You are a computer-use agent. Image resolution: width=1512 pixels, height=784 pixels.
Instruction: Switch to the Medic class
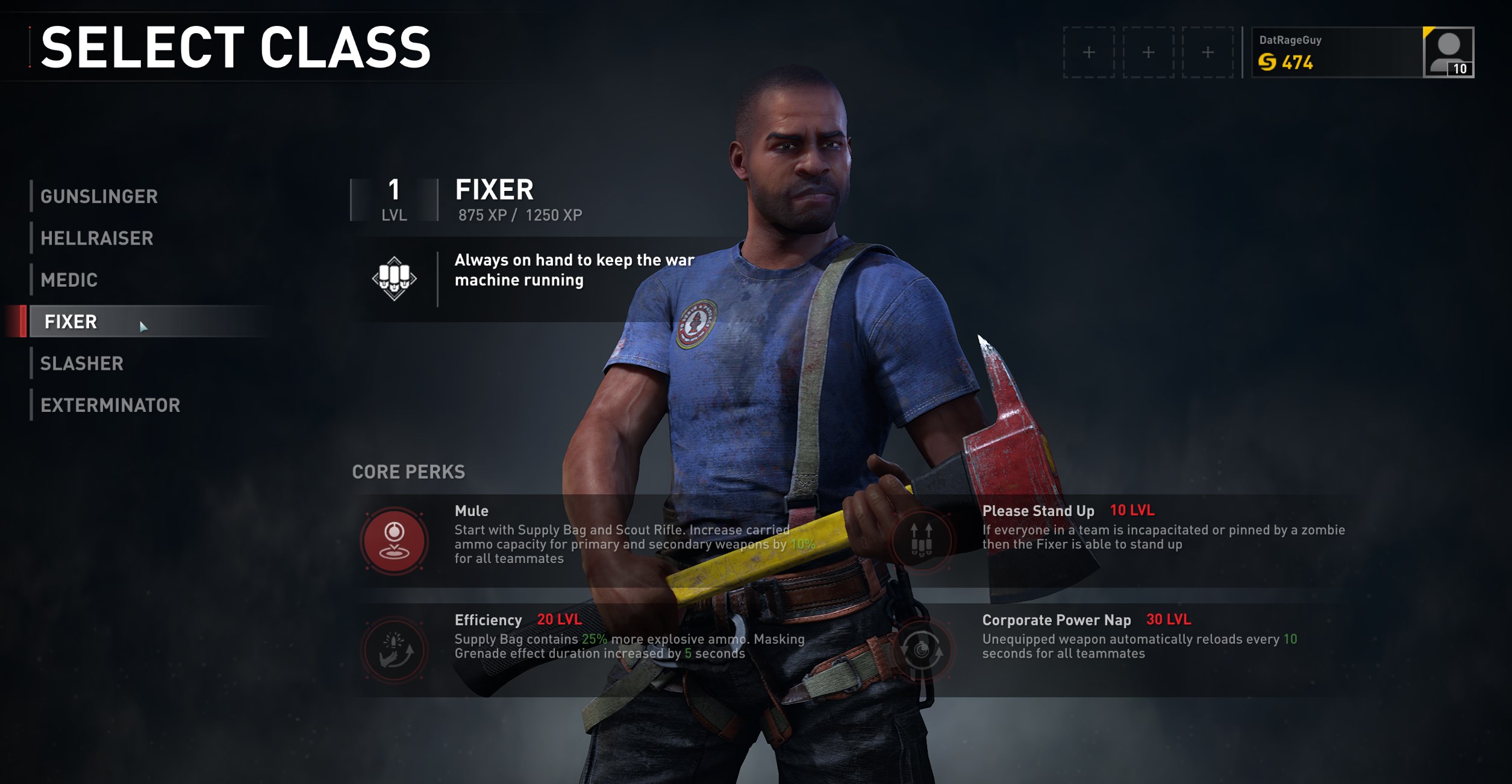point(69,280)
